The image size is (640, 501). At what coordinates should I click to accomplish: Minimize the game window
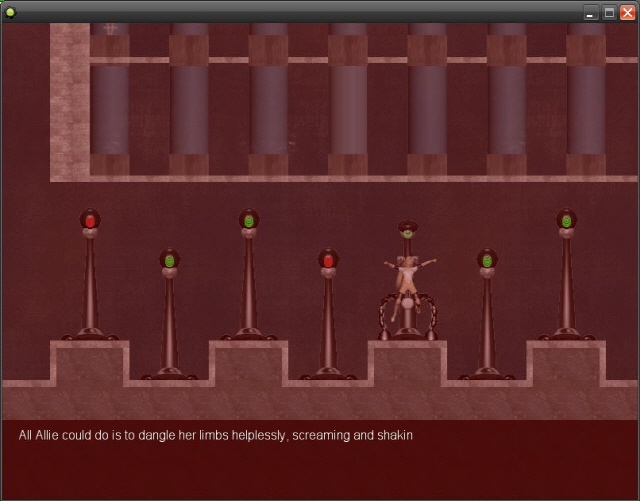tap(592, 12)
